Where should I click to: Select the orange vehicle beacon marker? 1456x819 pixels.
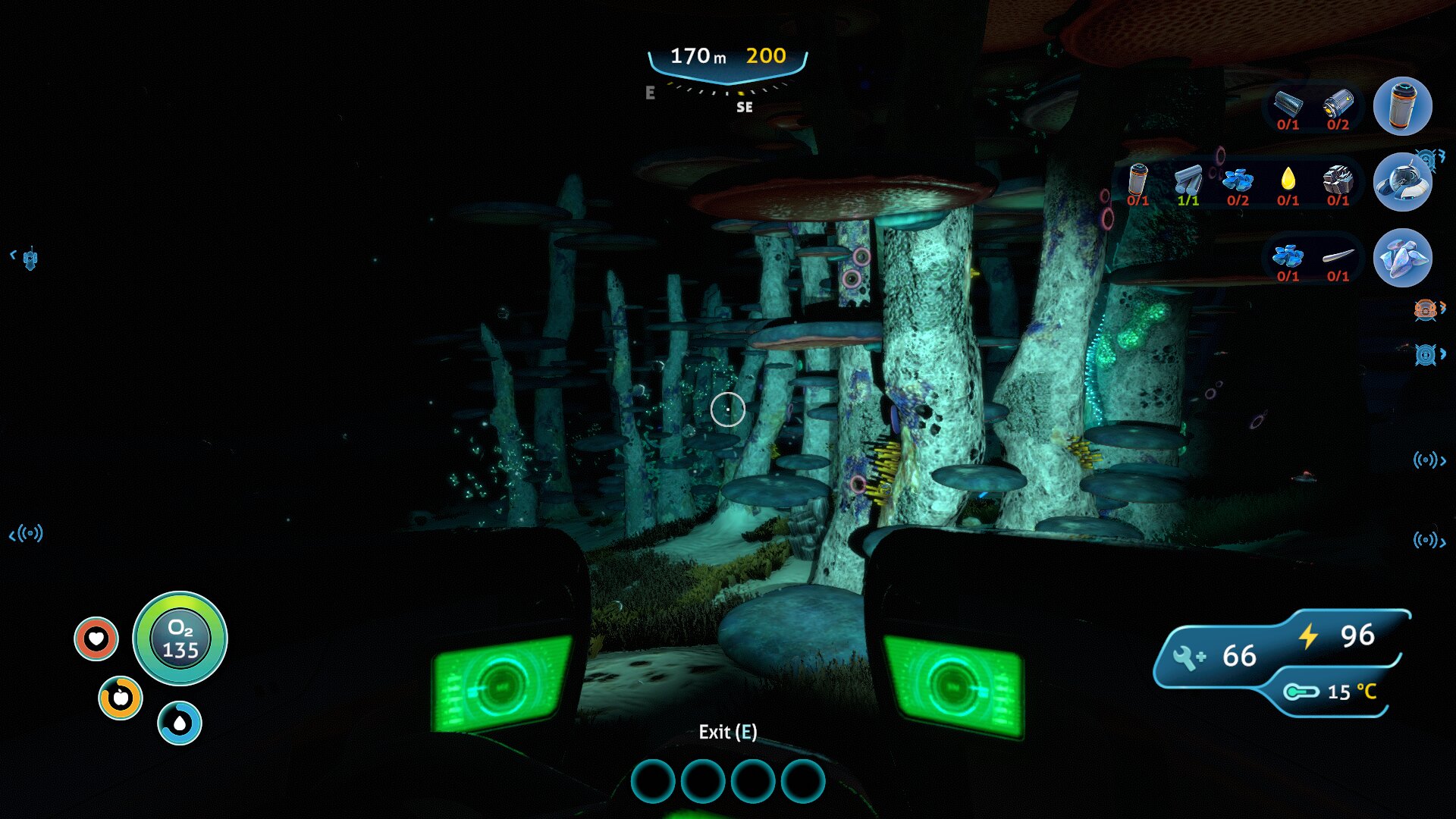[x=1426, y=309]
